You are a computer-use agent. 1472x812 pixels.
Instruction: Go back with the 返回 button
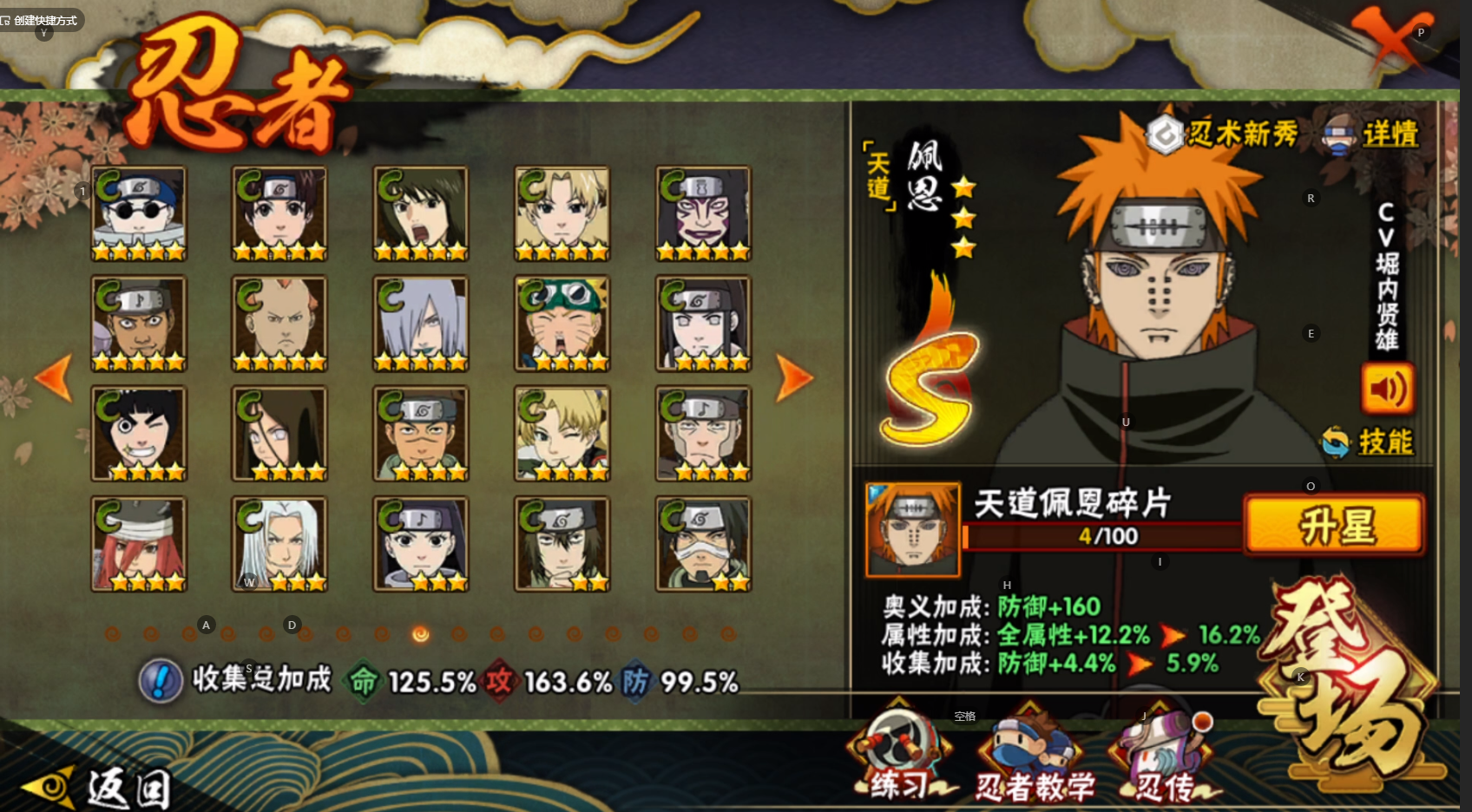pos(97,787)
